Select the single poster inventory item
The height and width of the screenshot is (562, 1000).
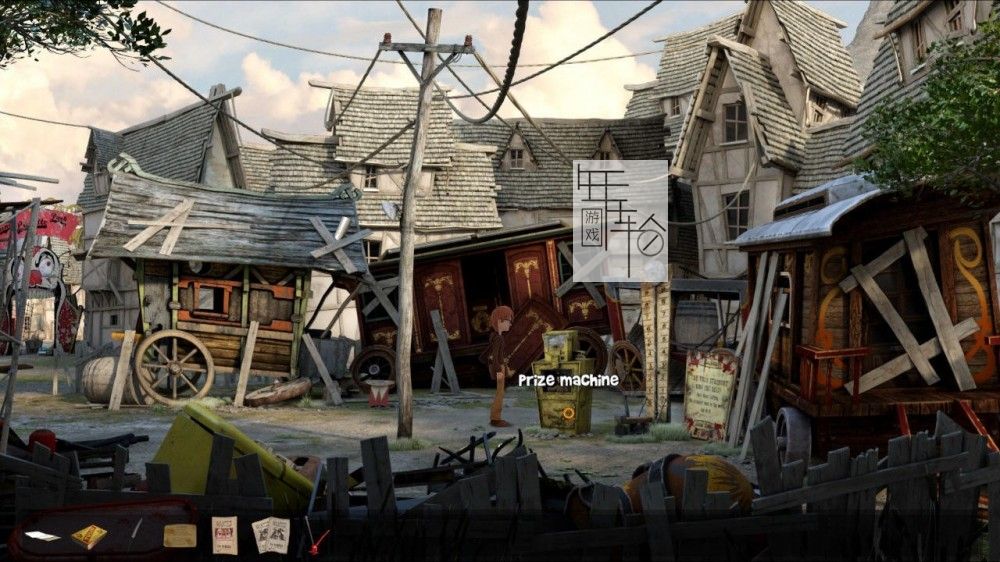click(225, 535)
